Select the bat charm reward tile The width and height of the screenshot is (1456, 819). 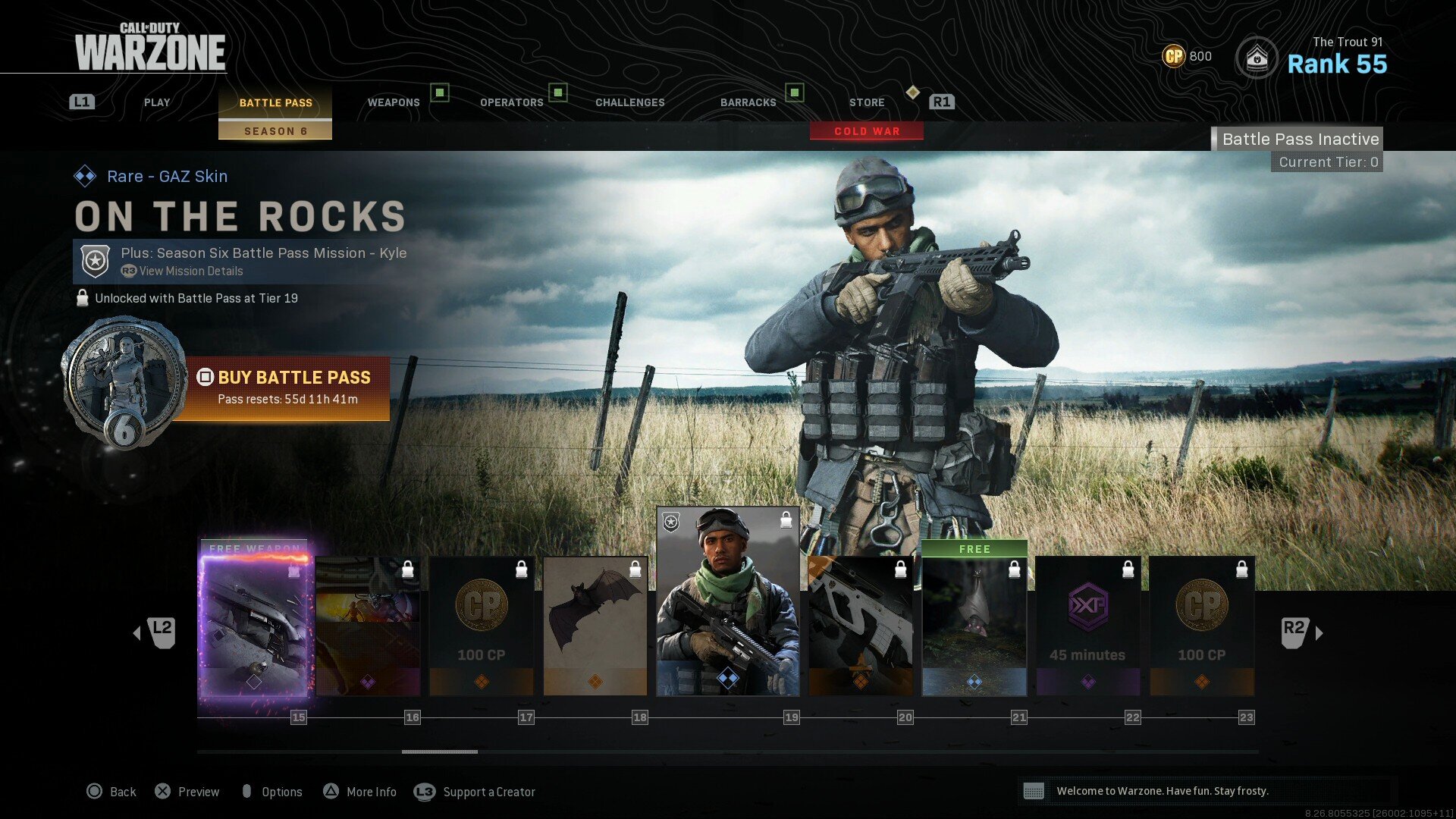595,626
